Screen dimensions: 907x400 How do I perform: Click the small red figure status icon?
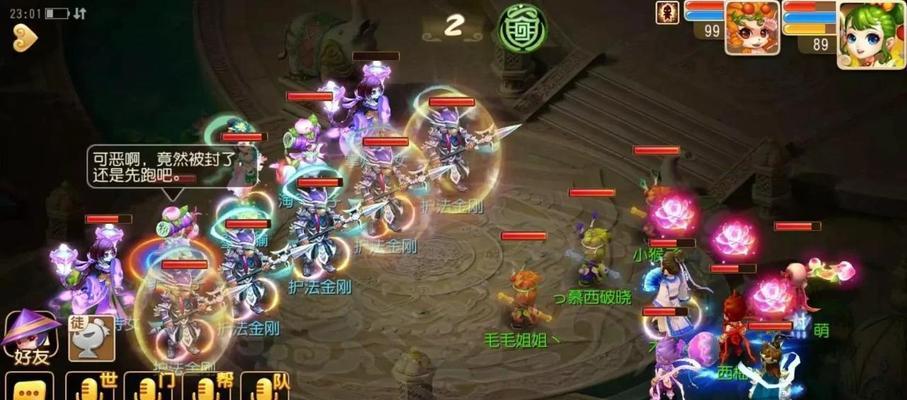[667, 13]
